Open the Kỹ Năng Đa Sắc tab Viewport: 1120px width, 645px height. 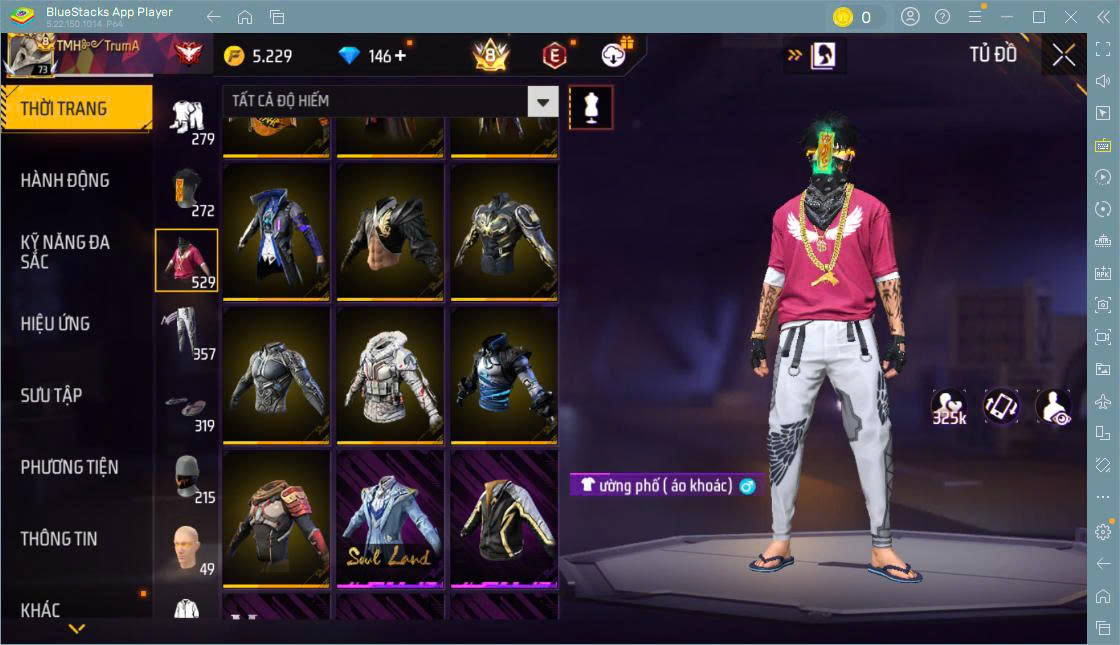[66, 252]
